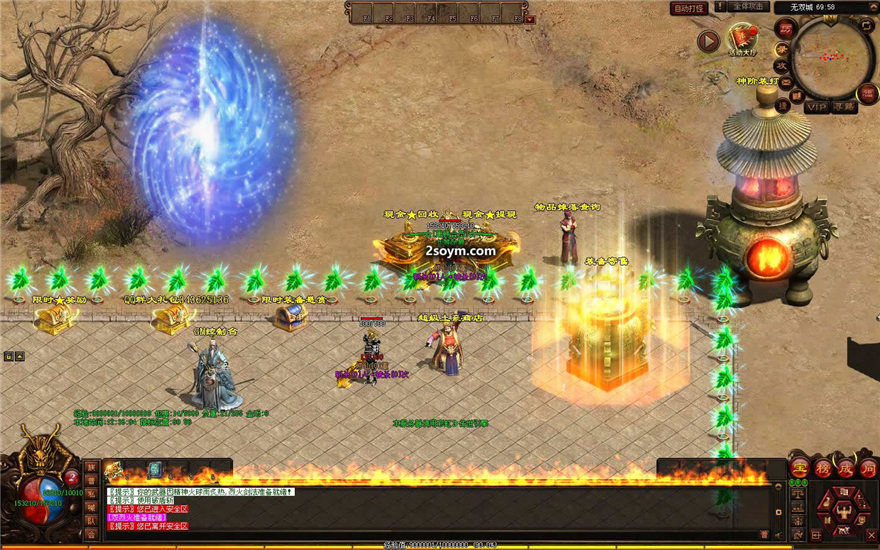Open the 榜 ranking round button
The width and height of the screenshot is (880, 550).
coord(822,467)
